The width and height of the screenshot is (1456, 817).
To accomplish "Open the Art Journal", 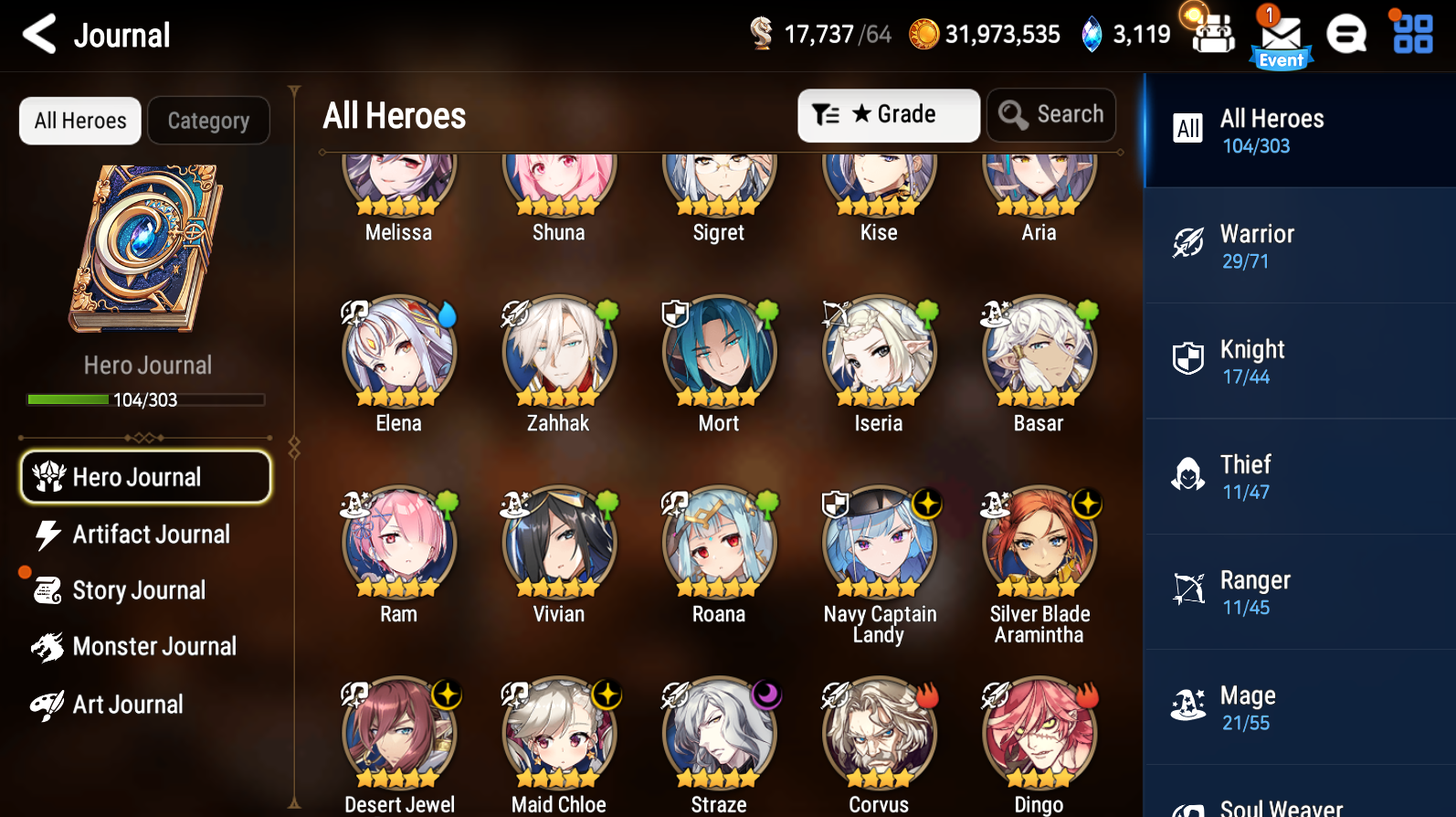I will click(x=128, y=704).
